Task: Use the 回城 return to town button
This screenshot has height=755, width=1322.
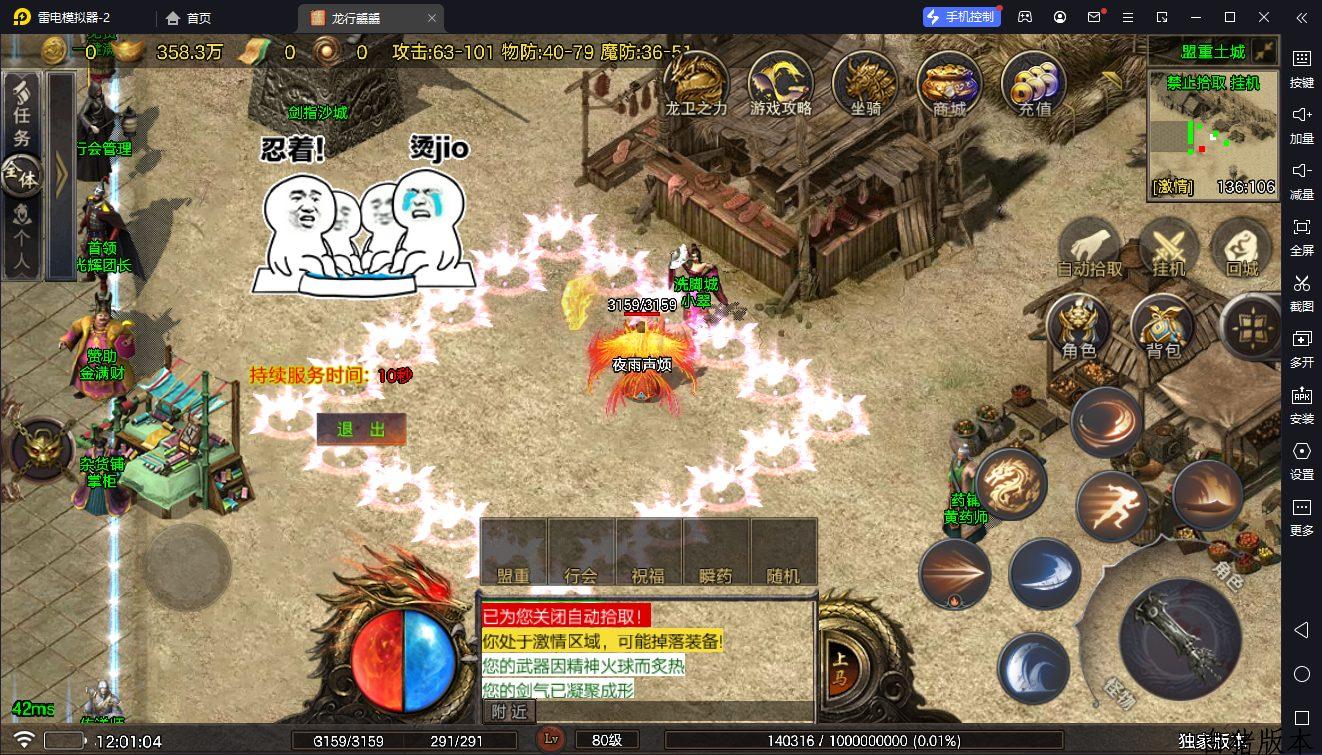Action: coord(1242,247)
